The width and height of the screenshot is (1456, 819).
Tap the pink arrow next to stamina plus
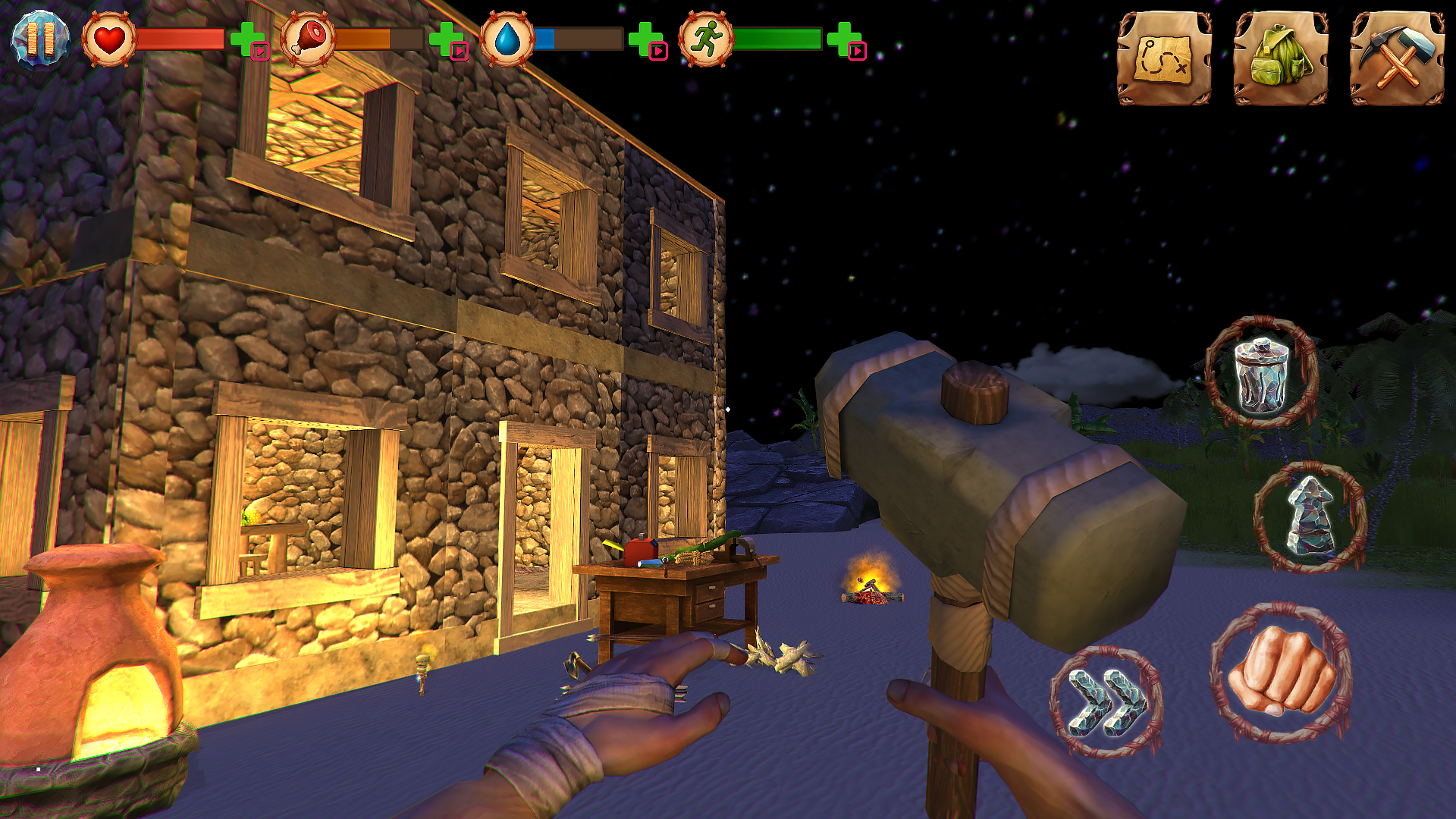857,52
